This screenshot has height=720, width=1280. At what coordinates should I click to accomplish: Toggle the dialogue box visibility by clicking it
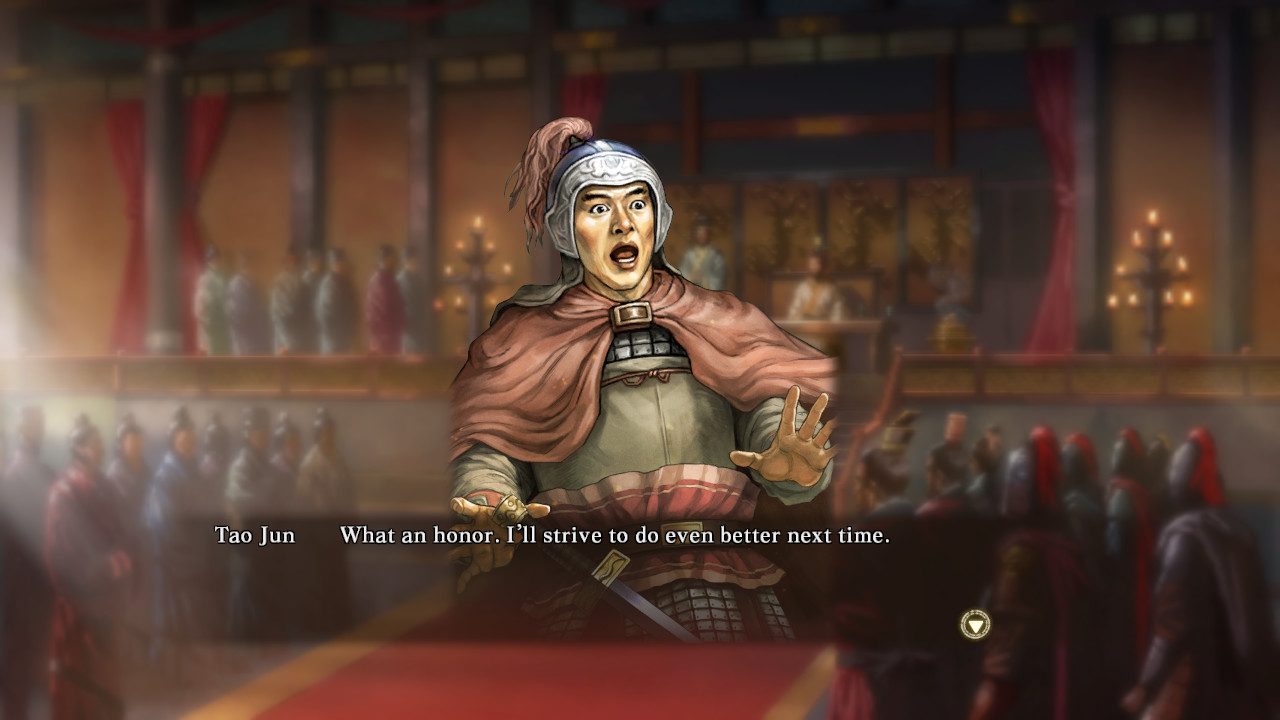[640, 537]
